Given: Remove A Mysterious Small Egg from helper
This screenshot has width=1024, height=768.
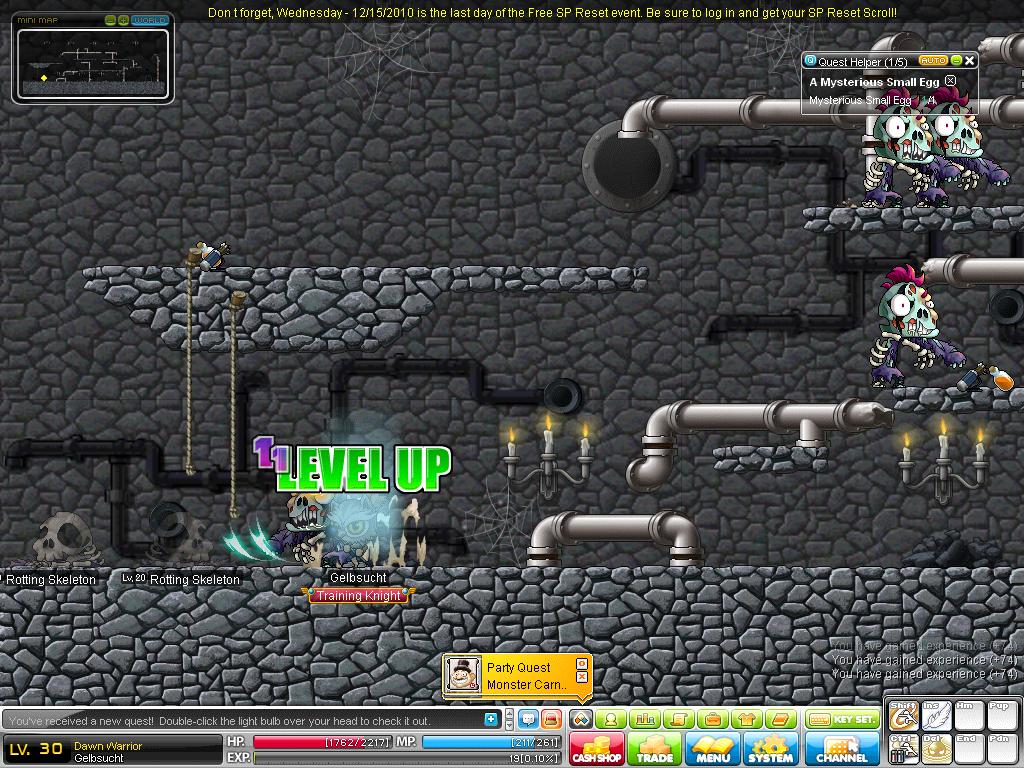Looking at the screenshot, I should click(951, 81).
